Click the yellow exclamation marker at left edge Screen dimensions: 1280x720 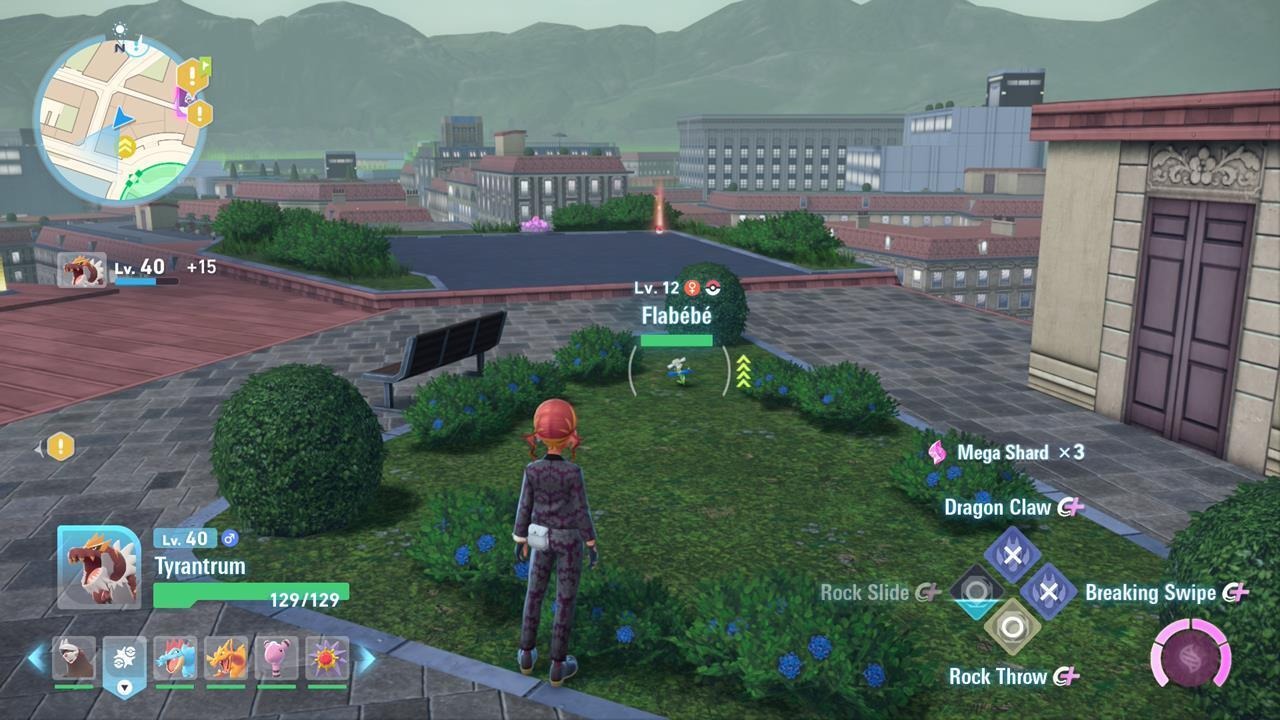60,447
